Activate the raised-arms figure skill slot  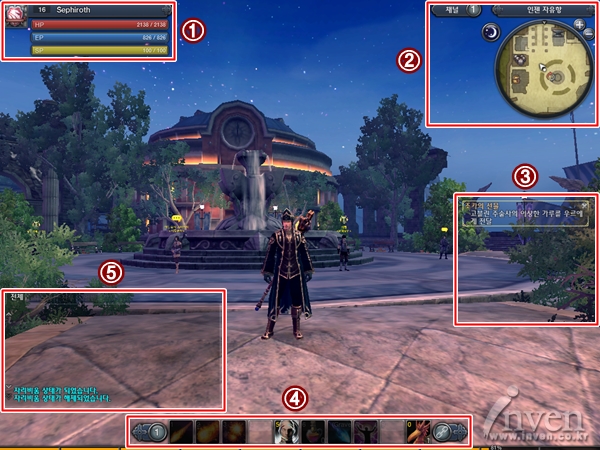365,432
